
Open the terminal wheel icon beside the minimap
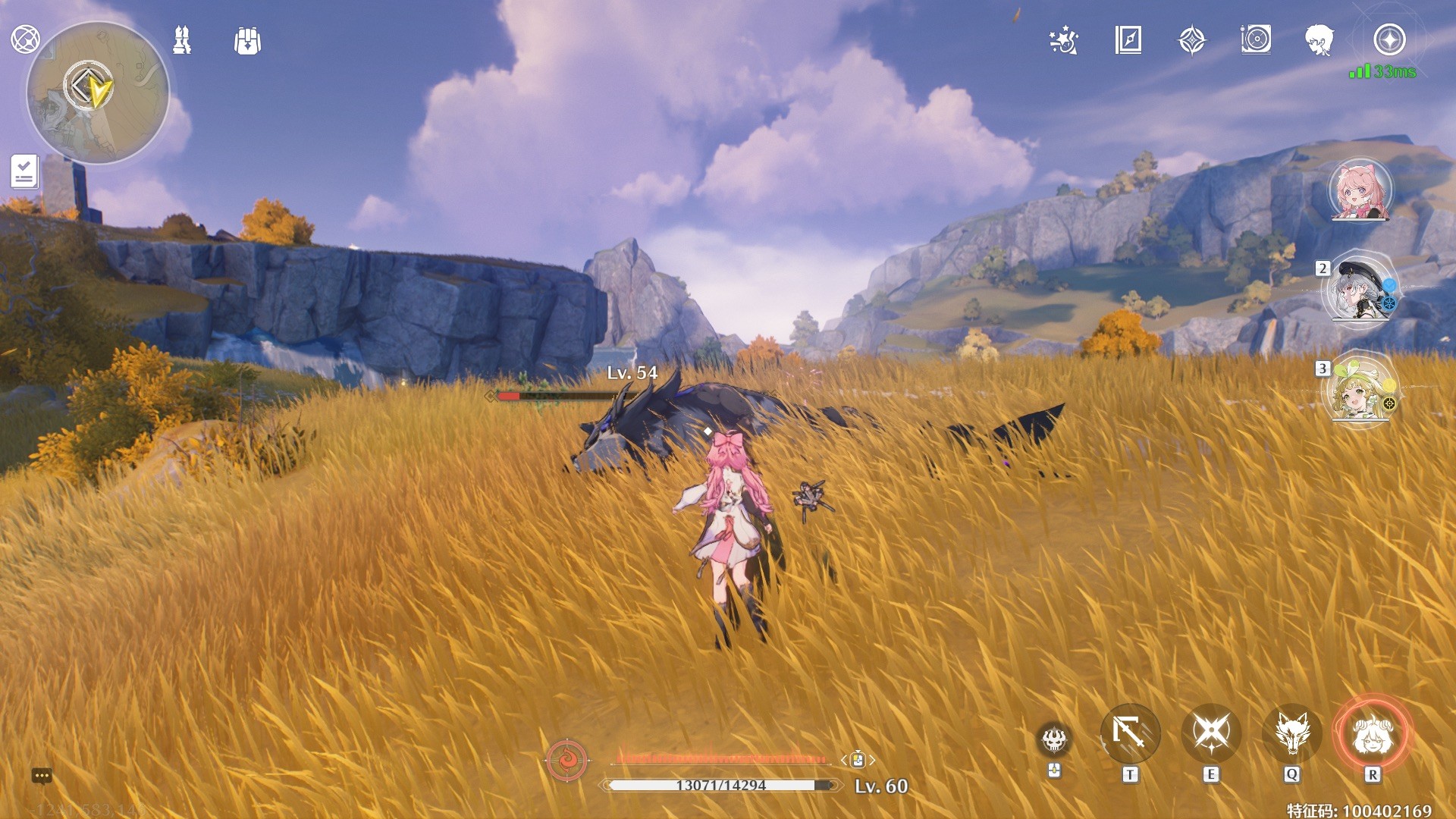tap(25, 39)
